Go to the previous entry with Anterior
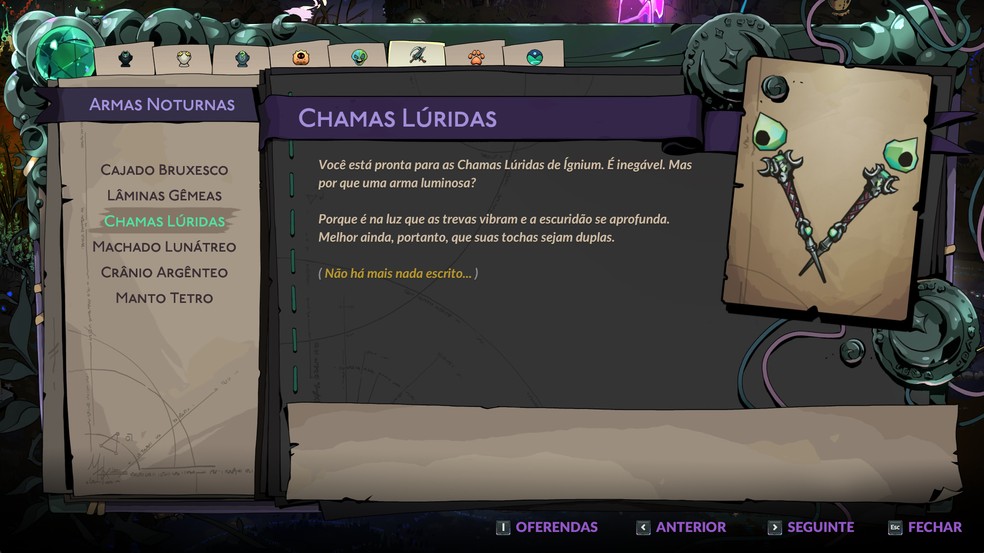The height and width of the screenshot is (553, 984). tap(682, 527)
